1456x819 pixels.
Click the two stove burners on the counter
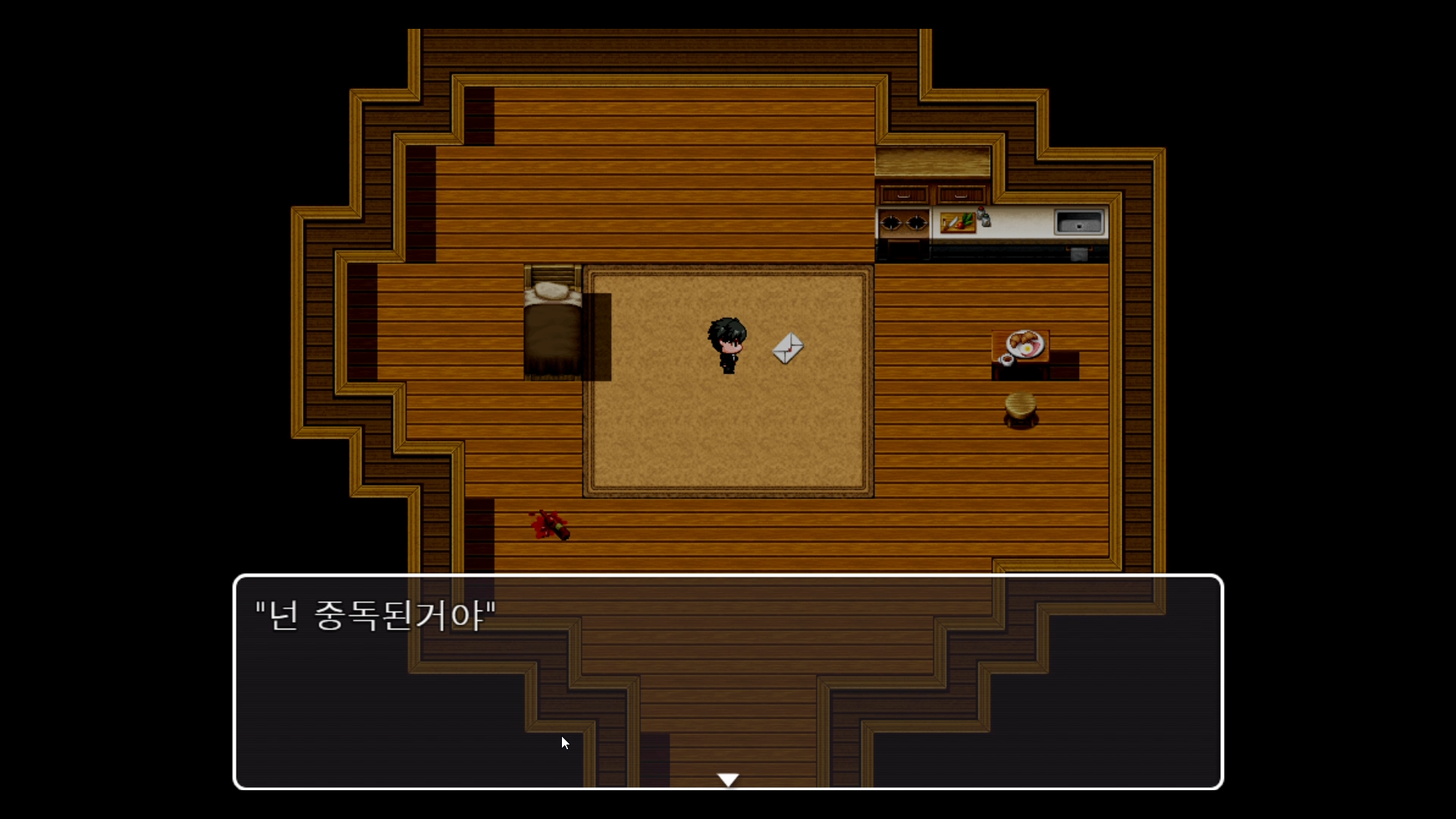[x=902, y=224]
